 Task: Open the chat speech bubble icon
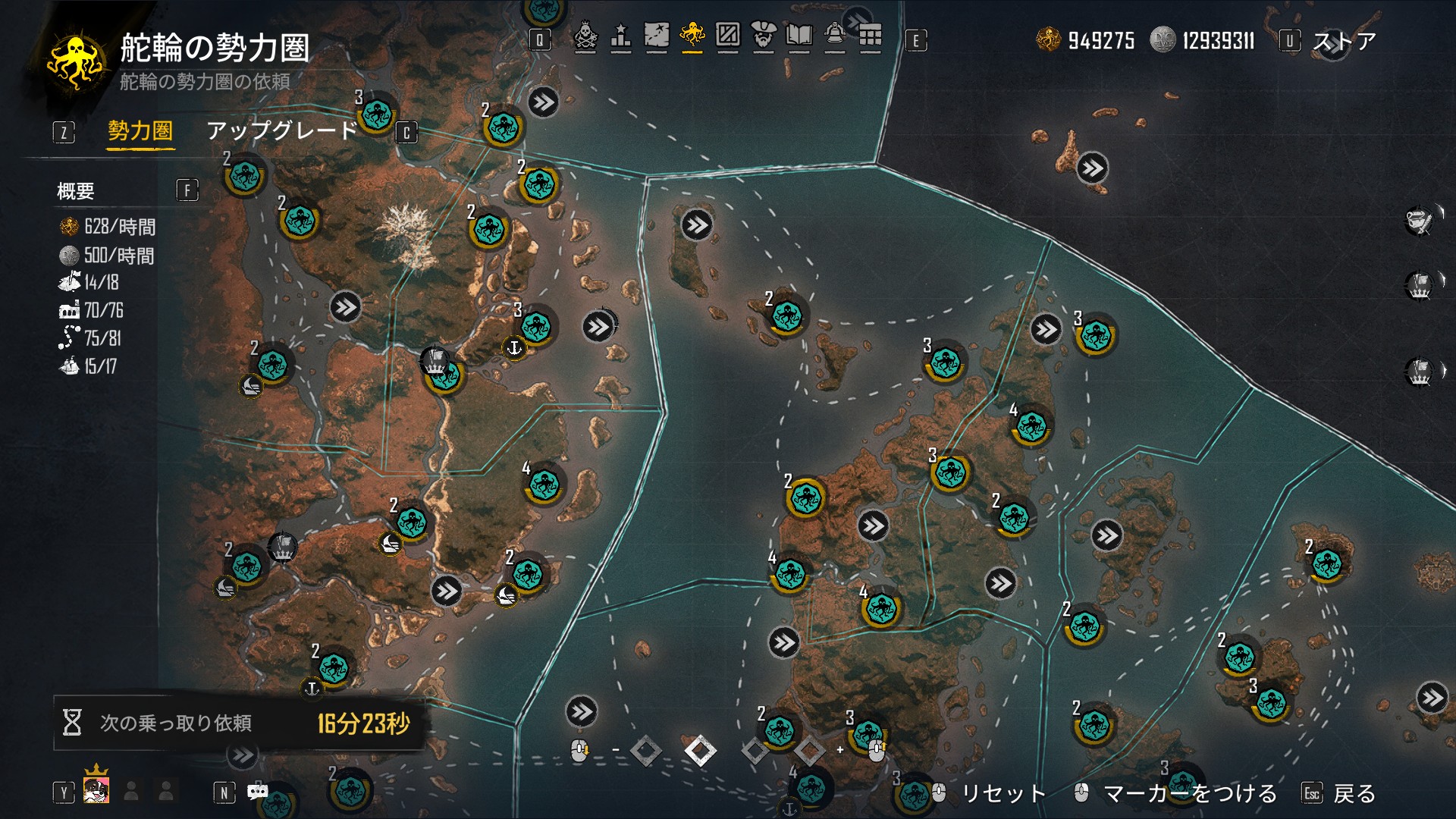(x=257, y=792)
